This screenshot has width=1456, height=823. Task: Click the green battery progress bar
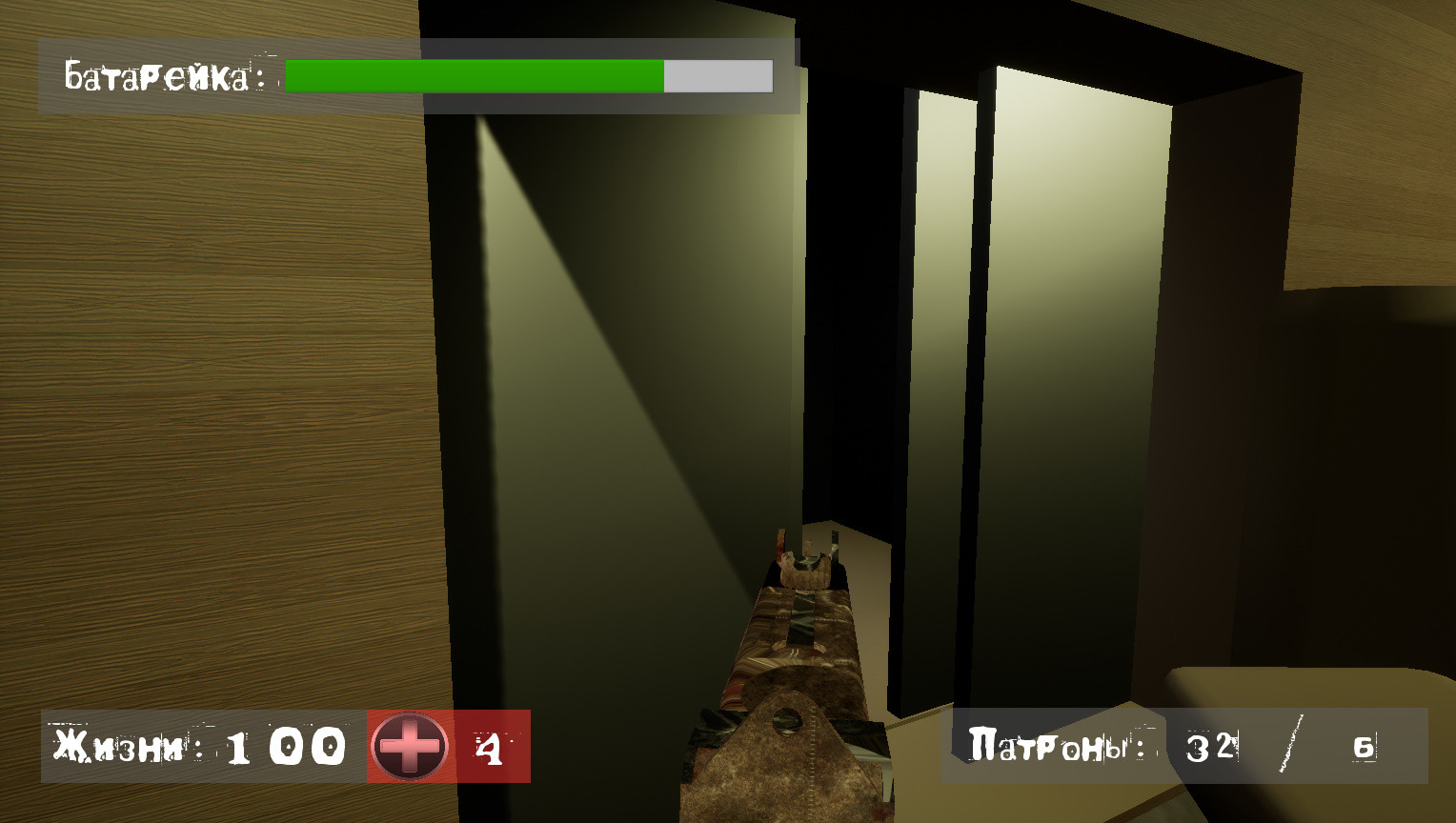tap(472, 73)
